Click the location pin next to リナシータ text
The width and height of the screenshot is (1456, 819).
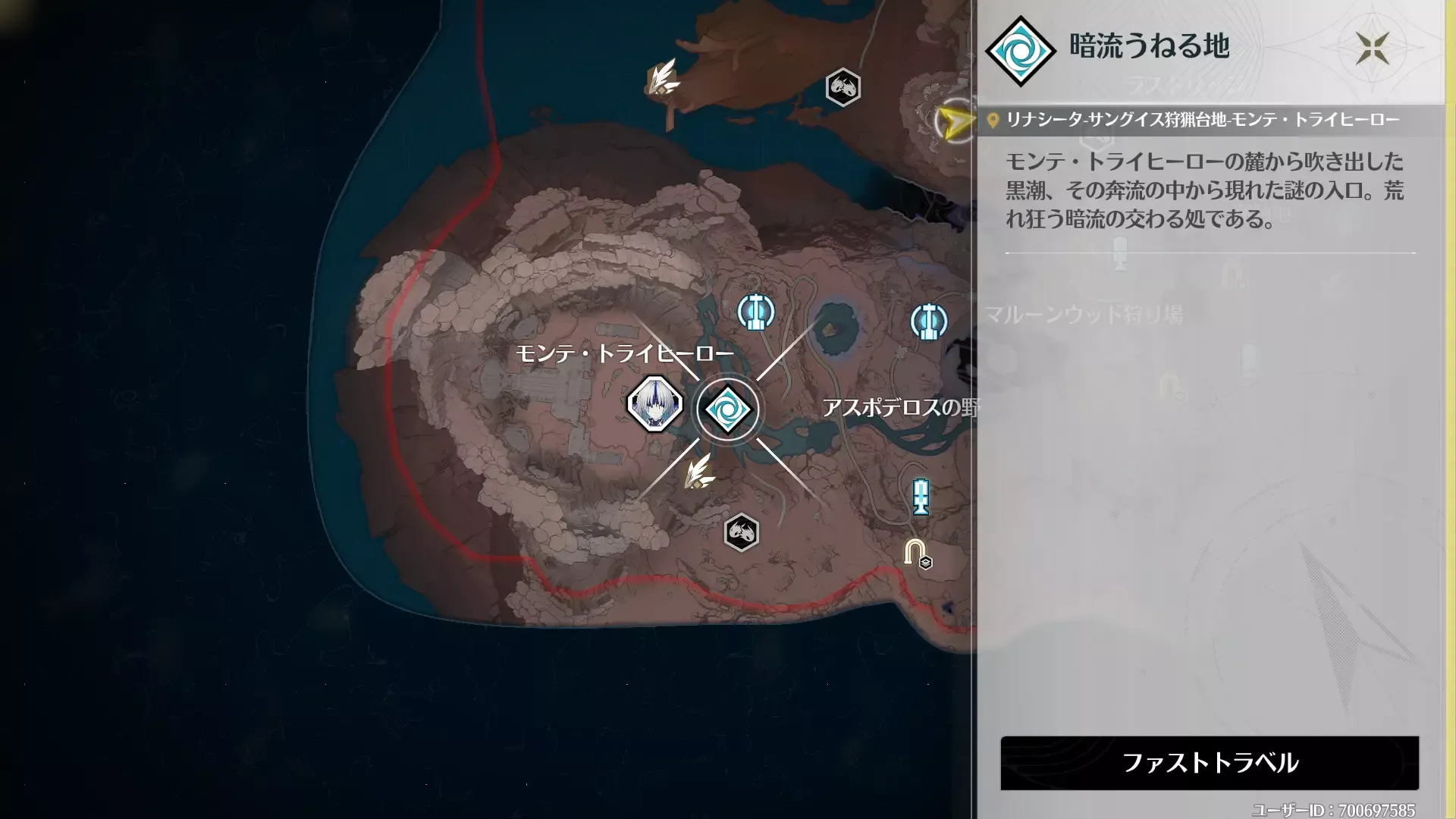pos(992,119)
